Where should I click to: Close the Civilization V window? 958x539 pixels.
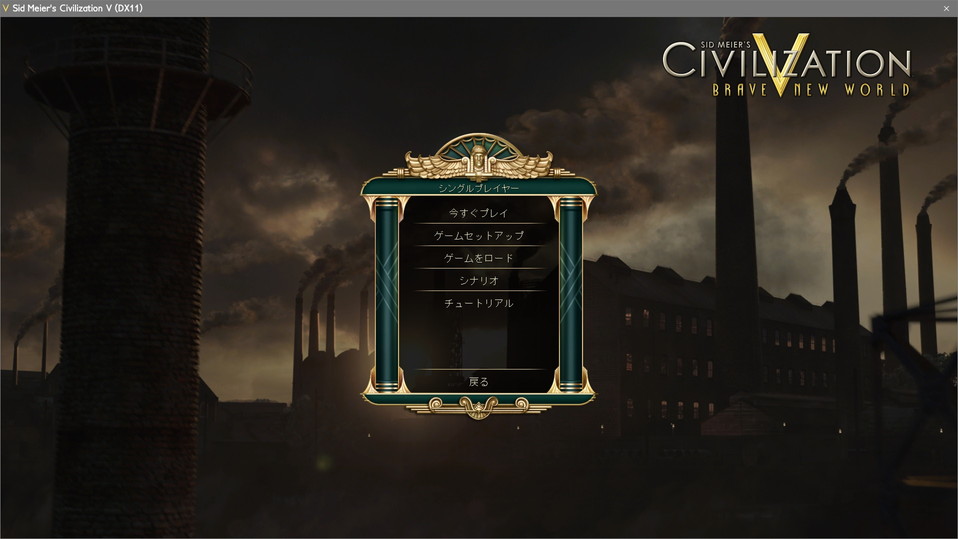[945, 8]
